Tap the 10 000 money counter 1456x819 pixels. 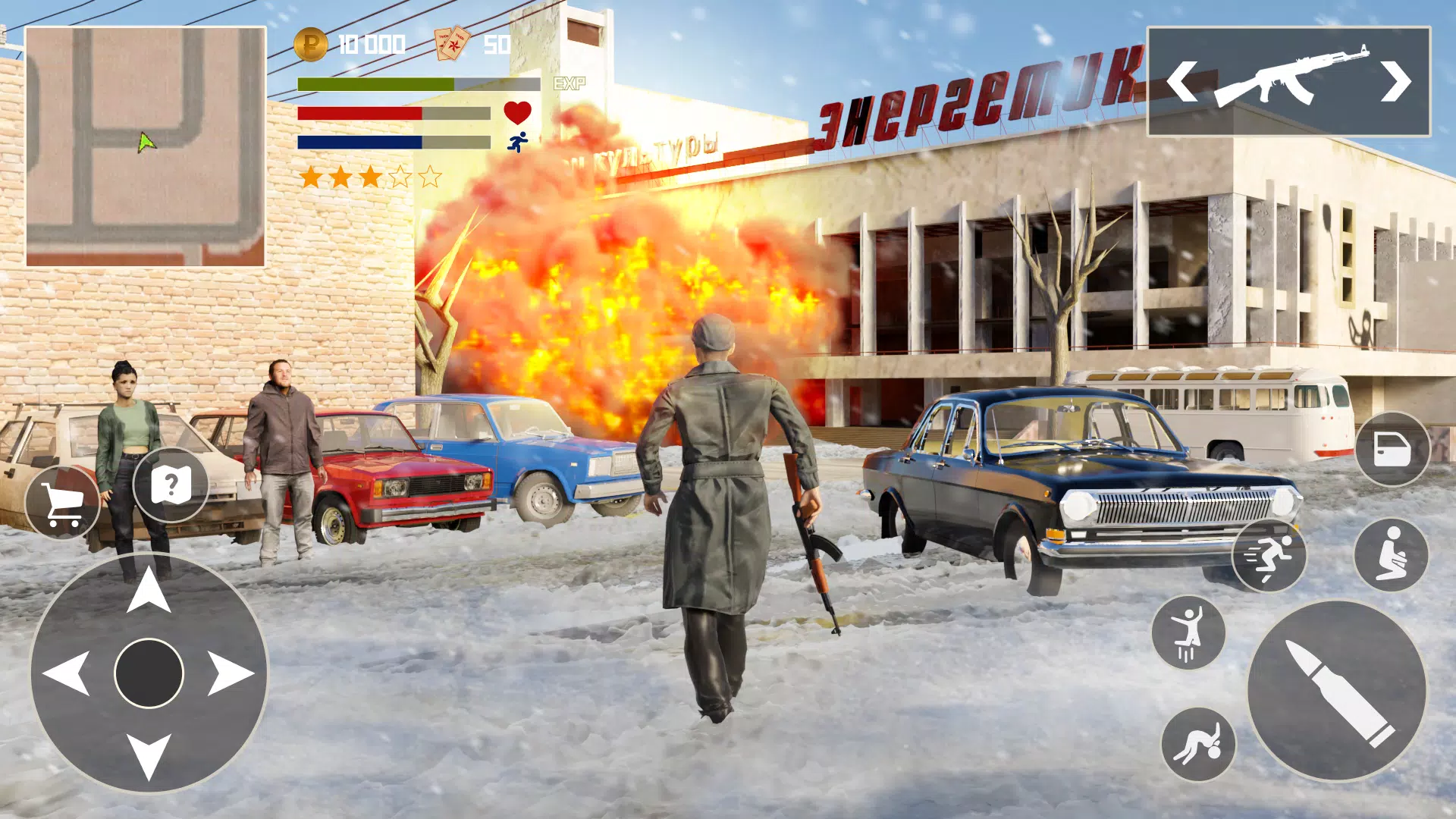[372, 44]
